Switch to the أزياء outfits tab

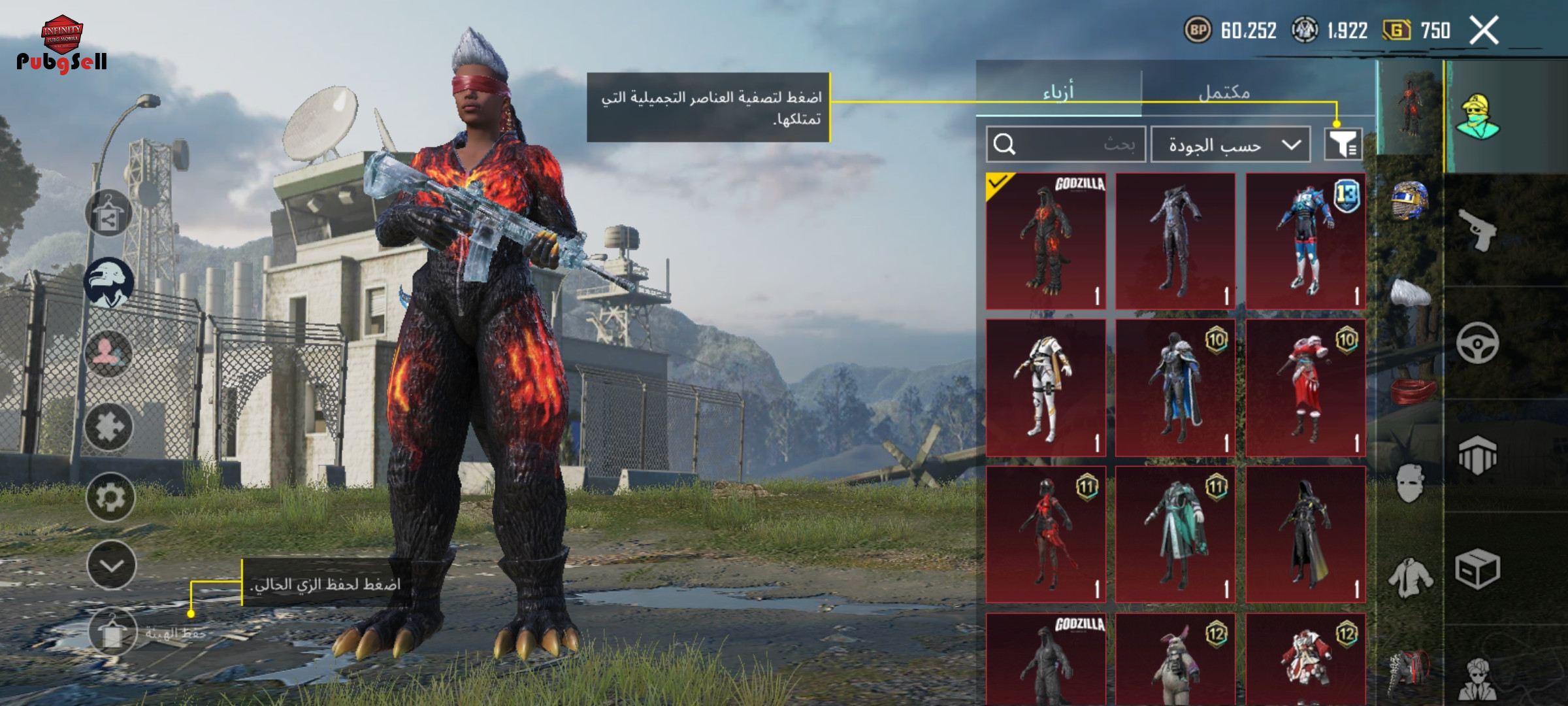pos(1058,91)
